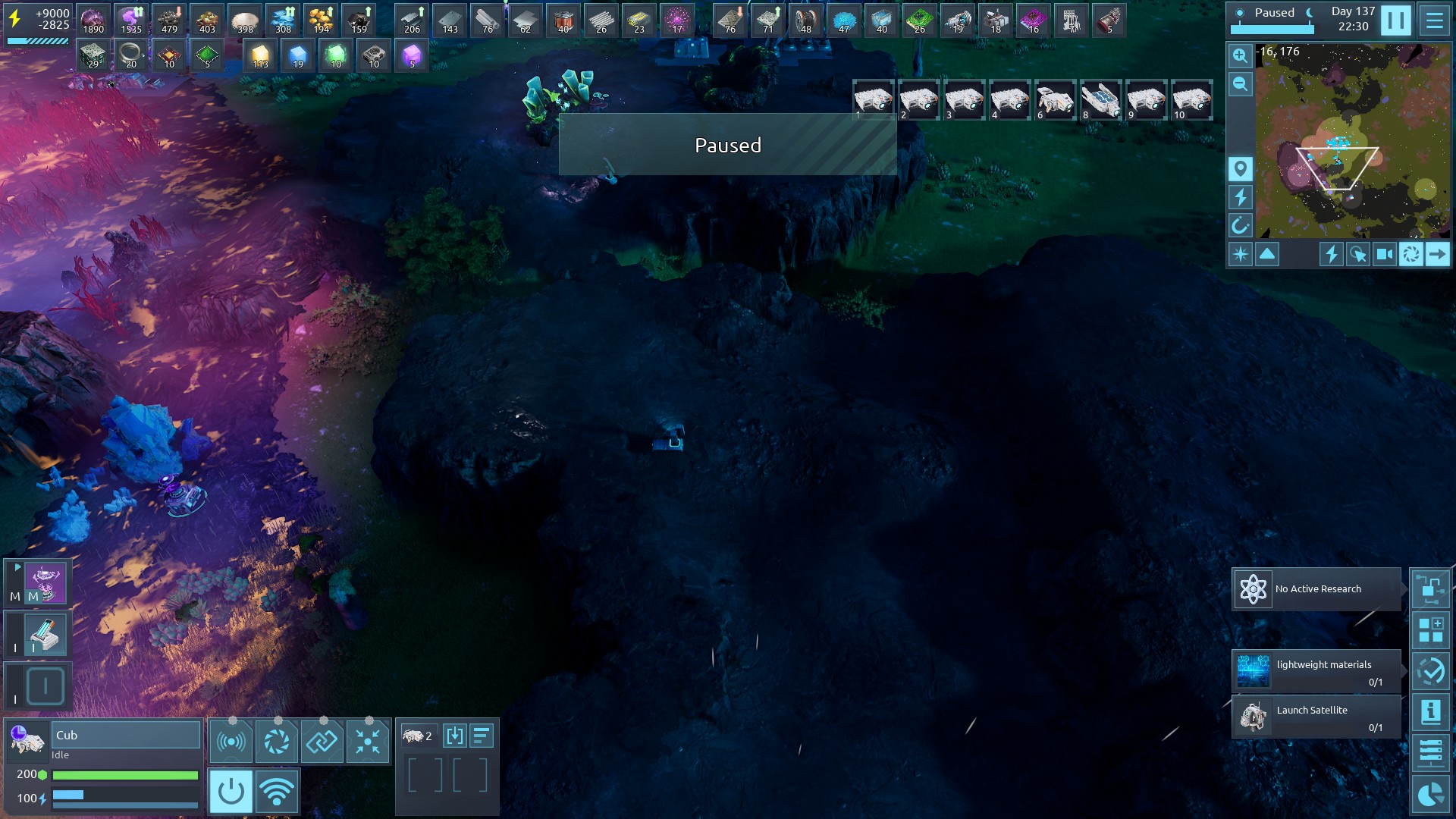Toggle the Cub's power button

click(231, 792)
